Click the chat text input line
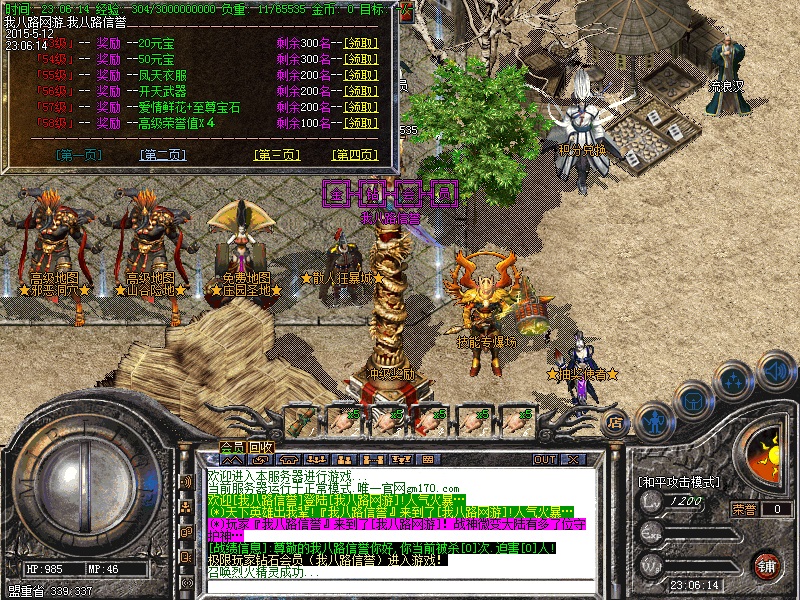 pos(400,587)
